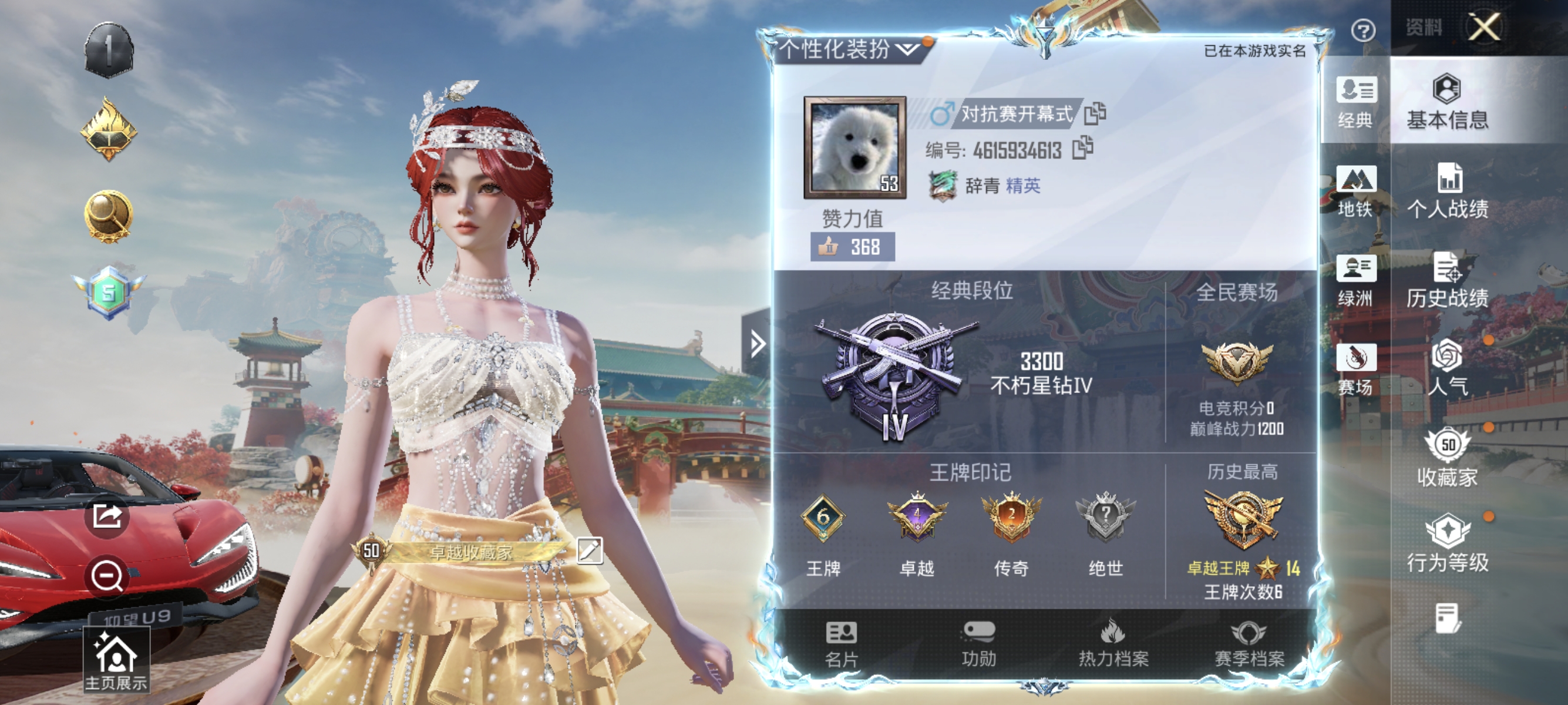The height and width of the screenshot is (705, 1568).
Task: Tap the help question mark button
Action: [x=1364, y=32]
